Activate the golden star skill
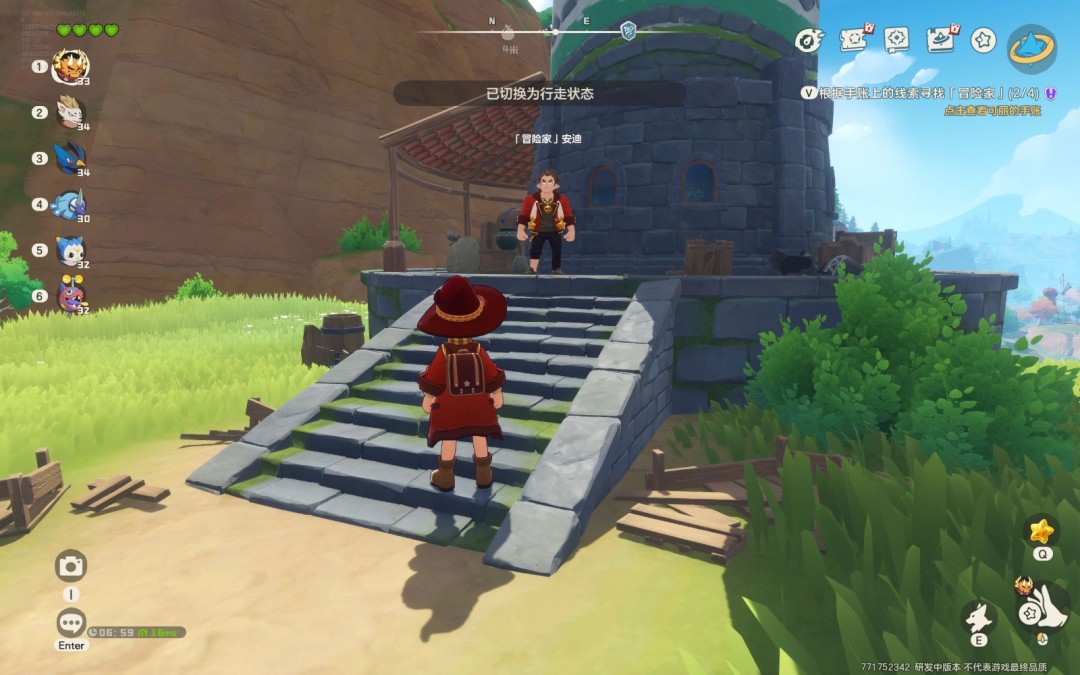Viewport: 1080px width, 675px height. tap(1043, 530)
